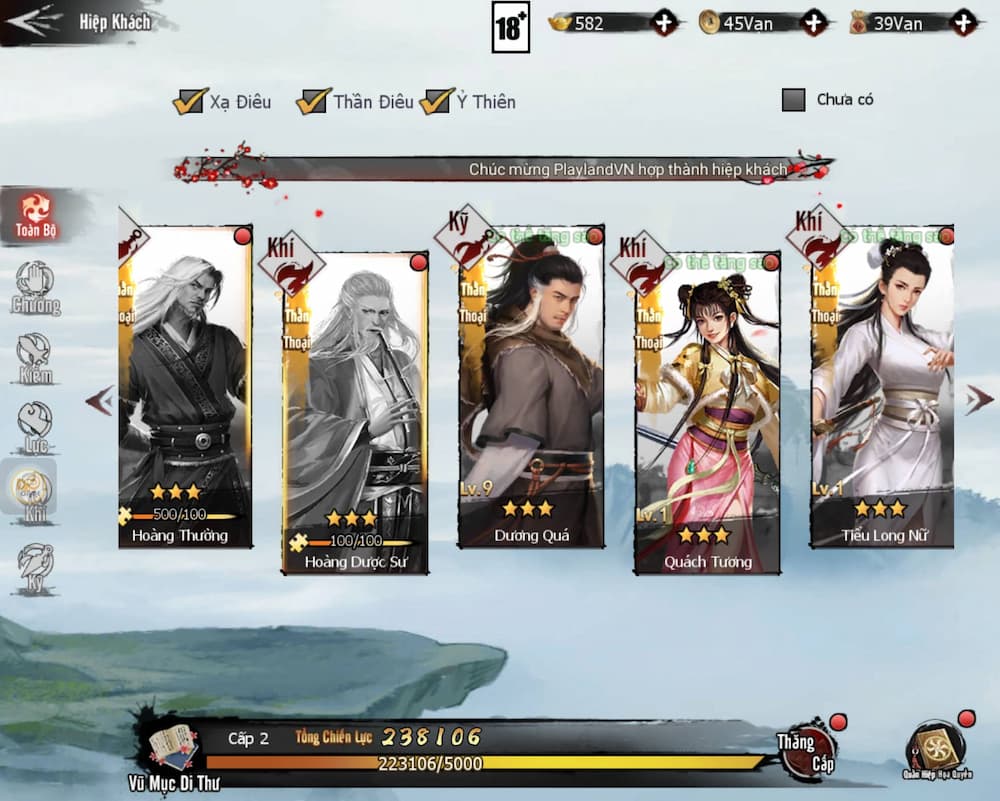Activate the Thăng Cấp upgrade button
The height and width of the screenshot is (801, 1000).
click(x=806, y=749)
